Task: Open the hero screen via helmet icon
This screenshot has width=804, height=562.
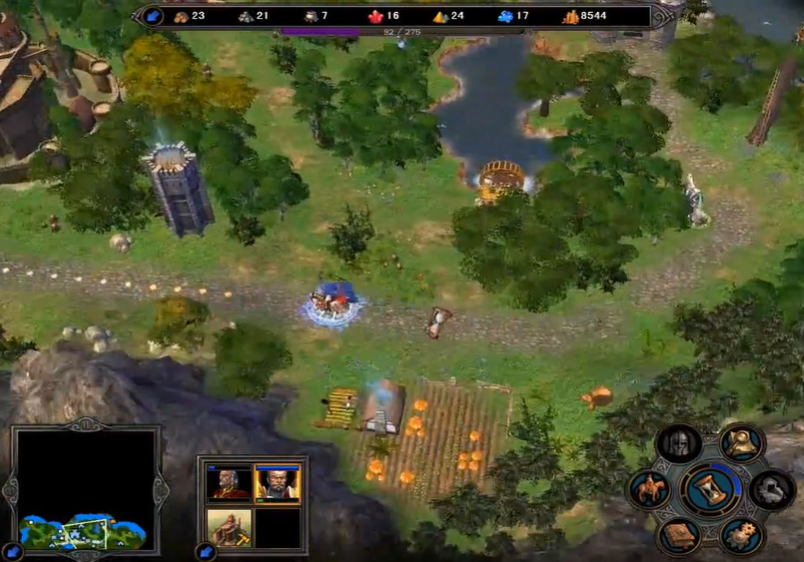Action: point(679,443)
